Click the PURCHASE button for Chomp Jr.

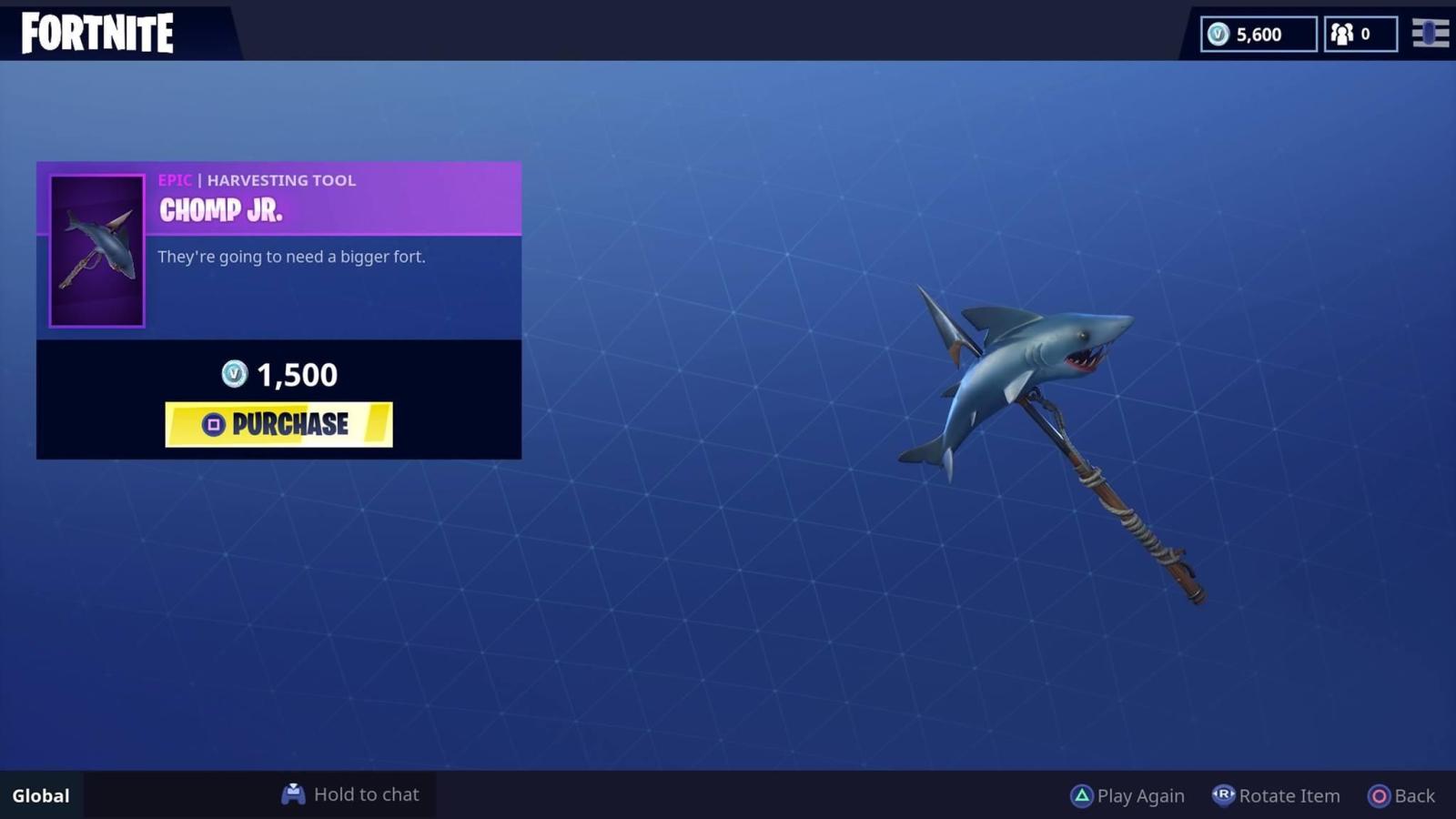pos(278,424)
